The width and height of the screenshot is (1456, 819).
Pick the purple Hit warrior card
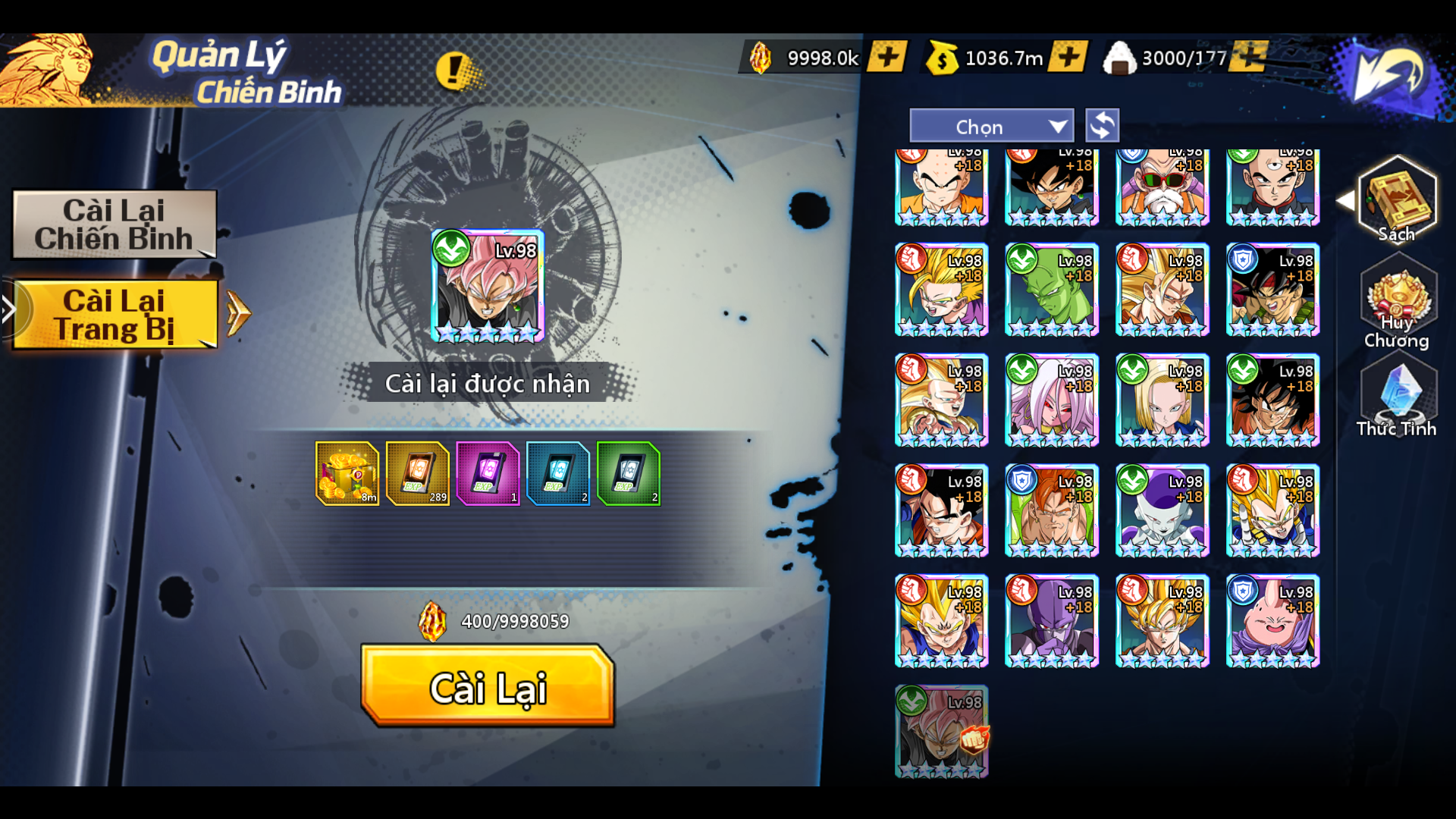click(1051, 621)
